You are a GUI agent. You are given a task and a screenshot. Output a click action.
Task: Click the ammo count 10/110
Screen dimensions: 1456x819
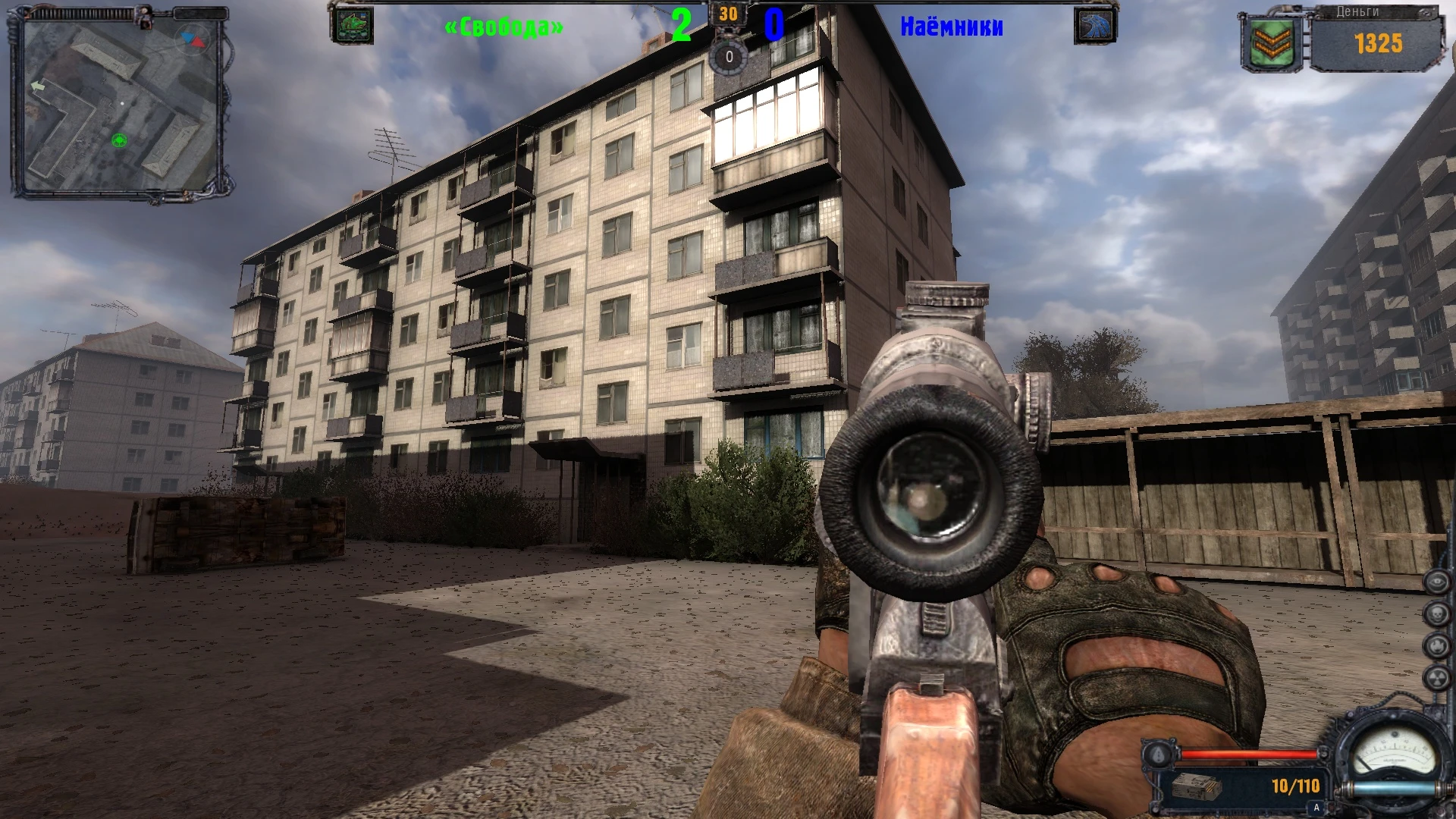pos(1295,786)
